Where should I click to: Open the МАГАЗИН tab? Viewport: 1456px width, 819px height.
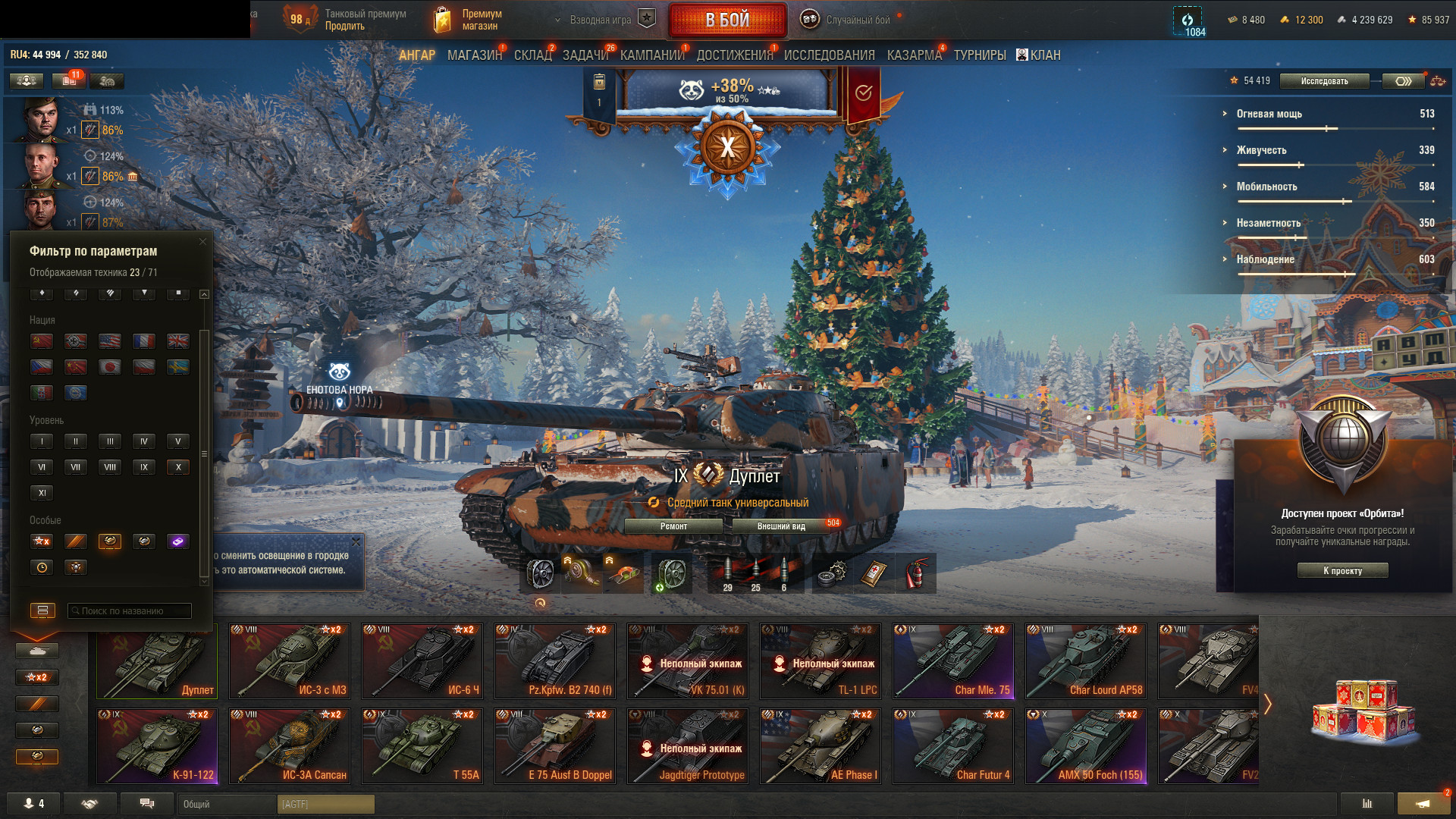tap(475, 55)
